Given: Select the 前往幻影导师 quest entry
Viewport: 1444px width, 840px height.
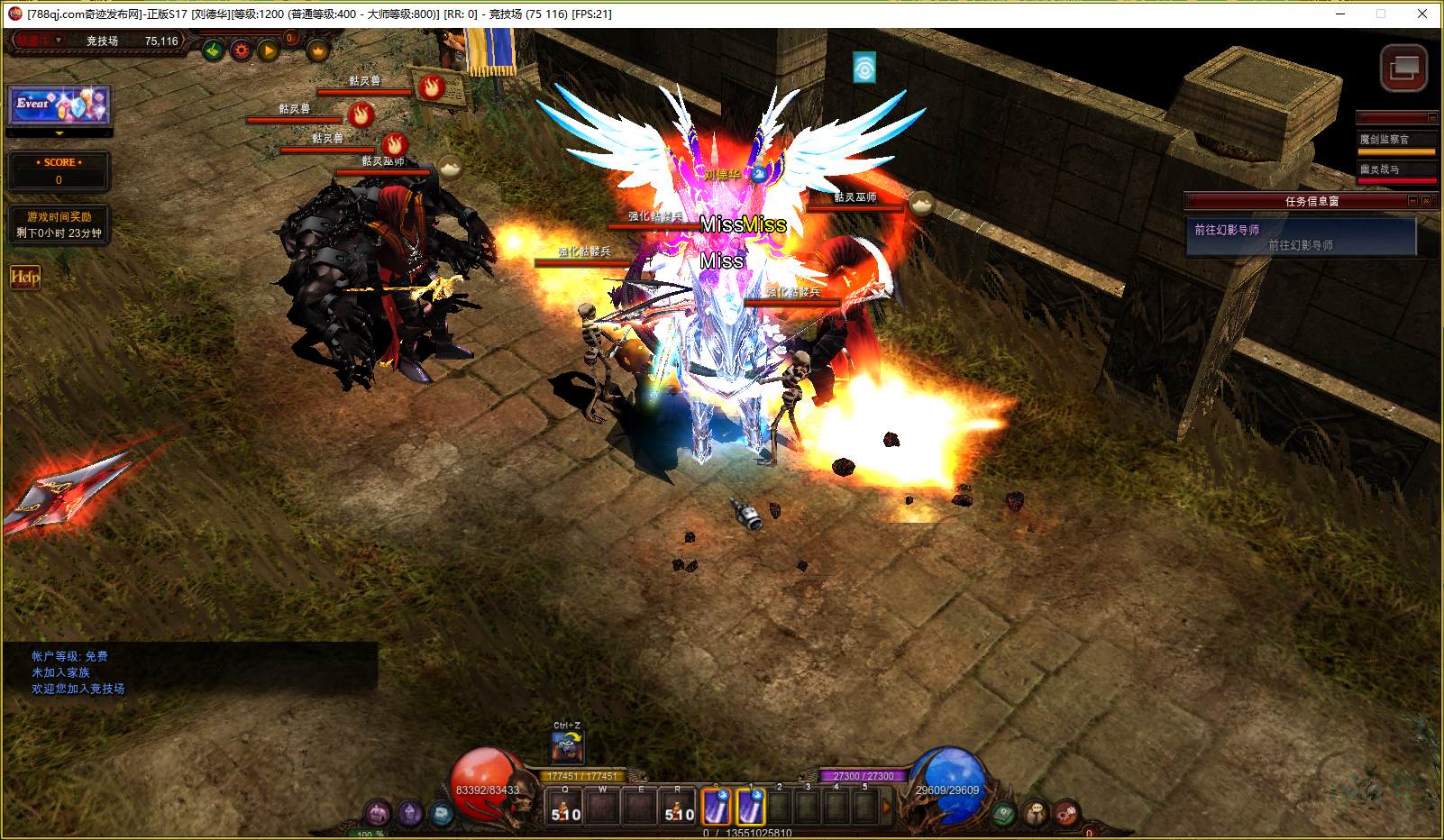Looking at the screenshot, I should point(1300,237).
